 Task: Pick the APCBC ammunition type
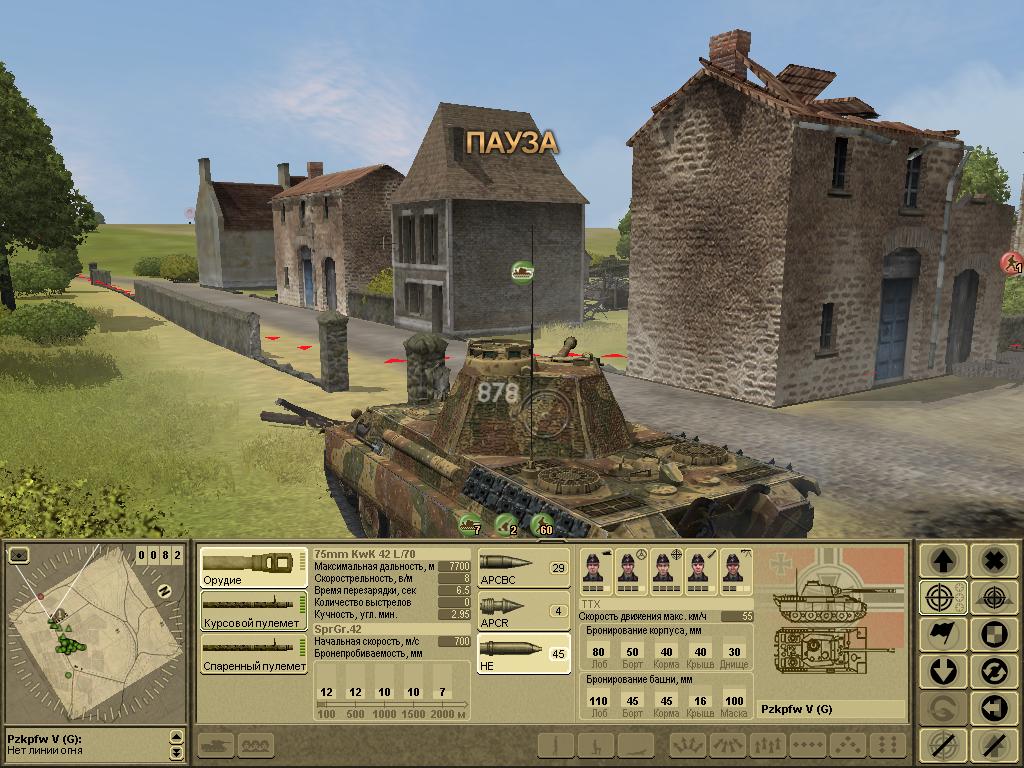[x=523, y=568]
